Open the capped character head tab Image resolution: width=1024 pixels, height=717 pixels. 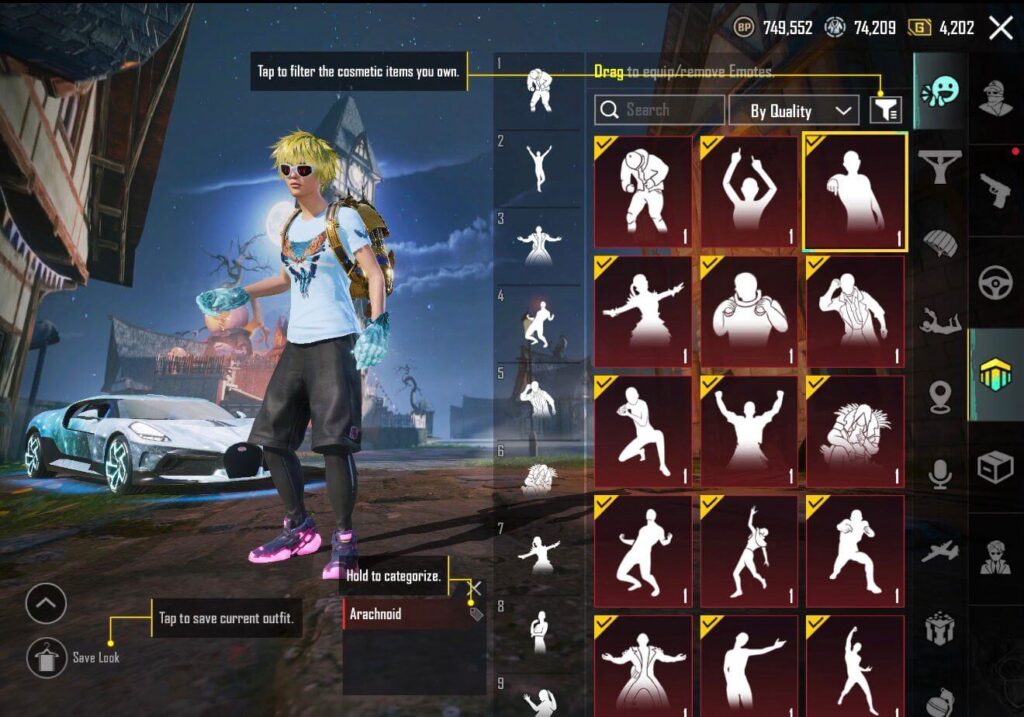(995, 97)
